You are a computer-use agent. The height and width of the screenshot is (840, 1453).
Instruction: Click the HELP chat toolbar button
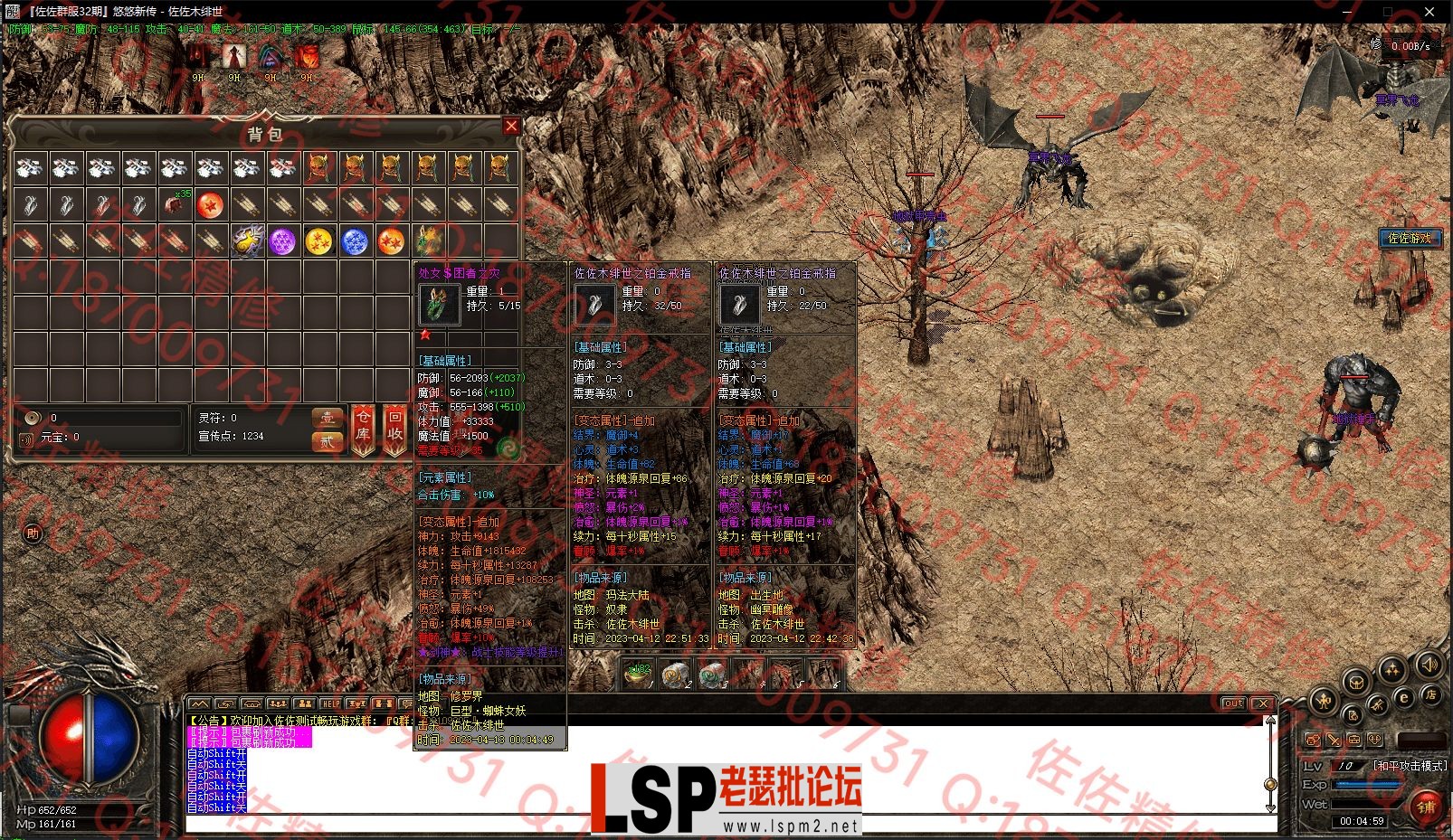click(331, 703)
